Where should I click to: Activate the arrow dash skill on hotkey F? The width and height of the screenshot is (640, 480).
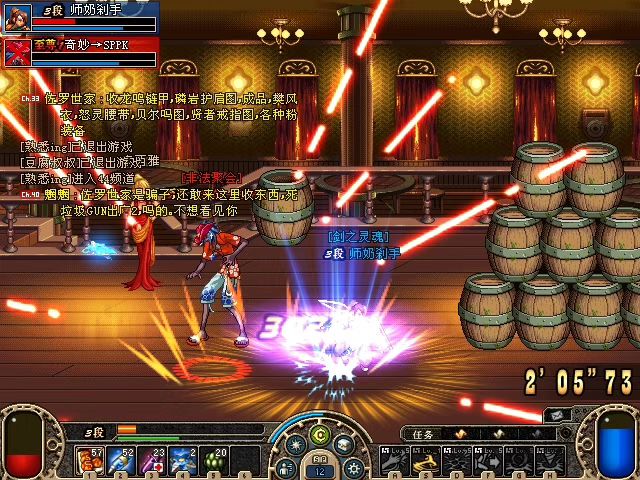click(x=489, y=461)
